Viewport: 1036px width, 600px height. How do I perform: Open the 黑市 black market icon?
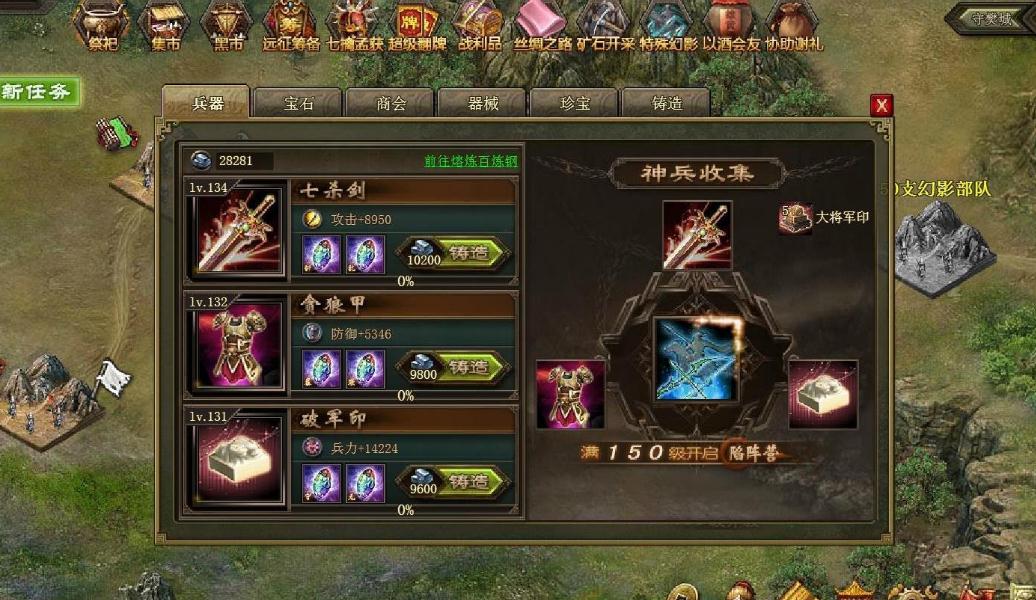tap(227, 25)
